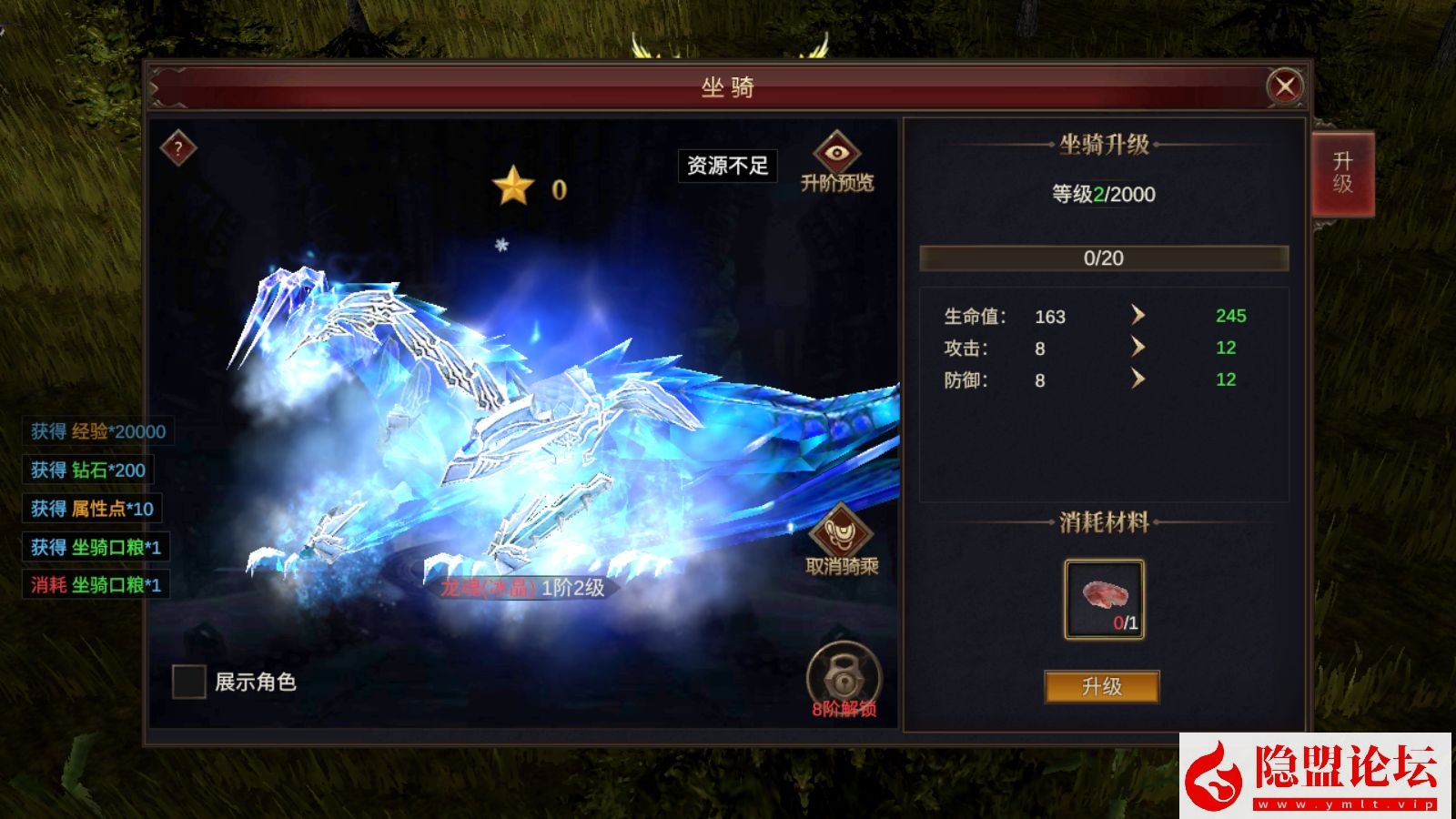Click the chevron beside 攻击 stat
This screenshot has width=1456, height=819.
[x=1137, y=348]
